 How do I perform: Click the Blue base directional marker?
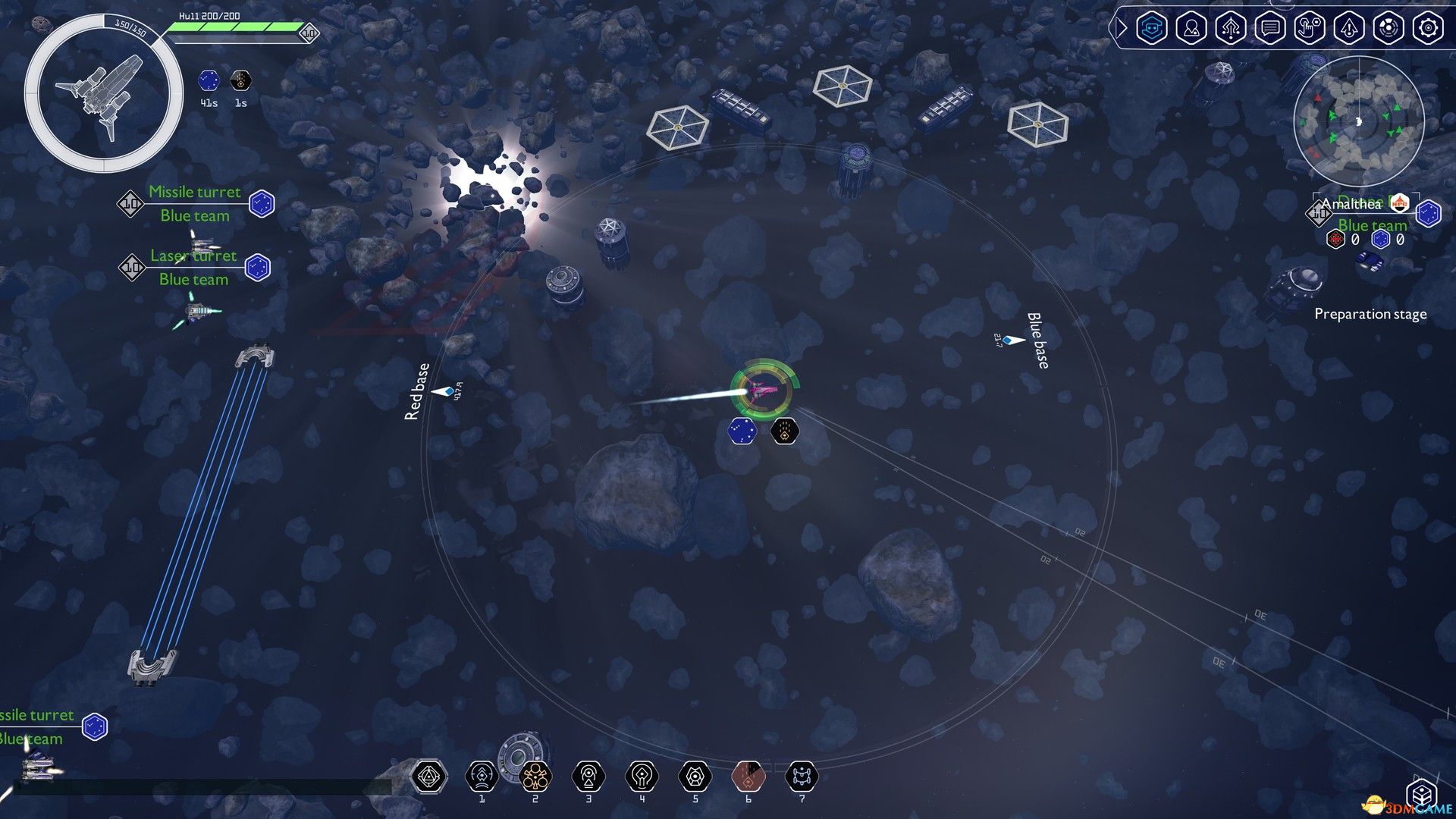[1012, 341]
